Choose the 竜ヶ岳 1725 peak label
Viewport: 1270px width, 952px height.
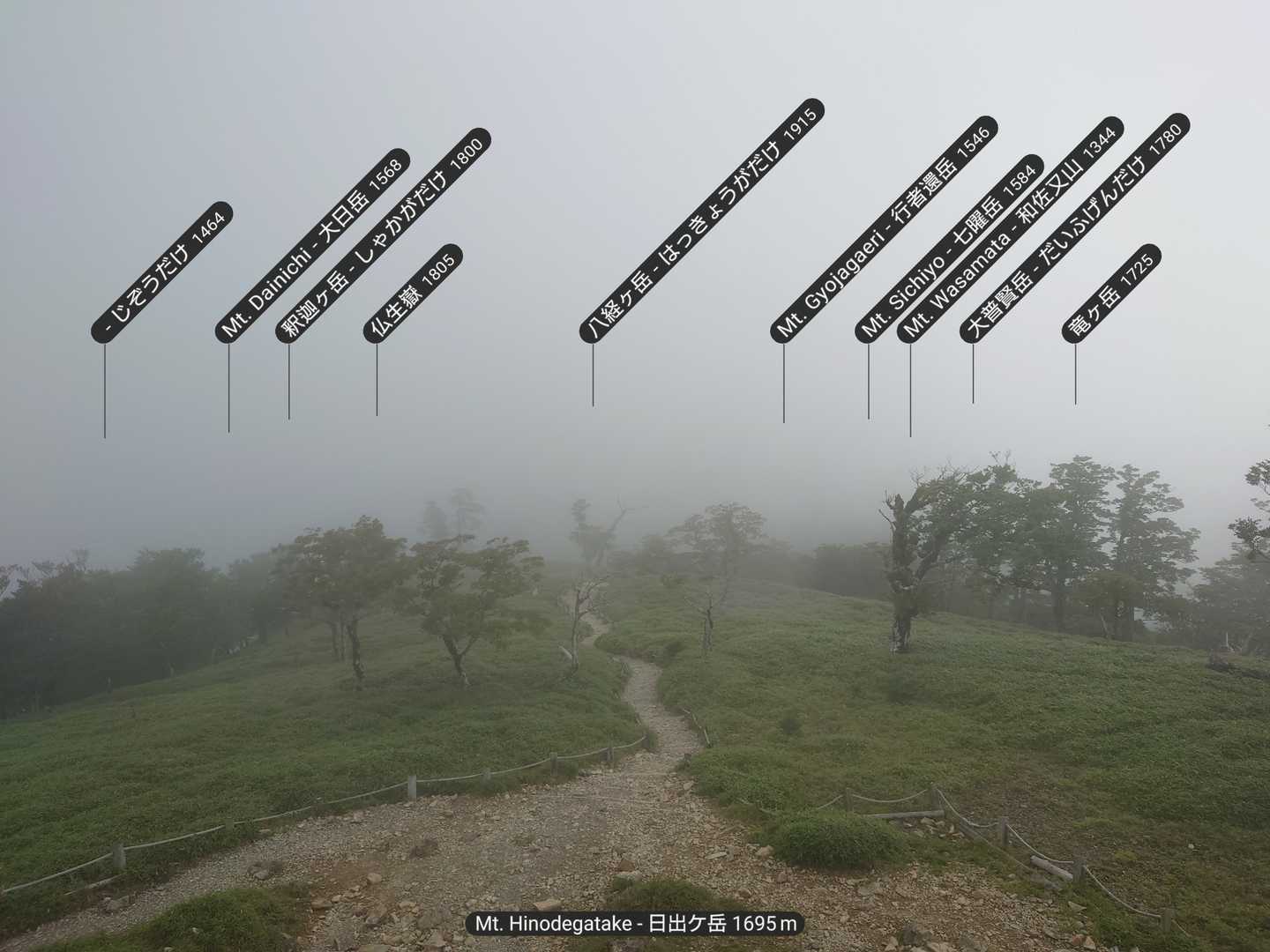[1111, 293]
